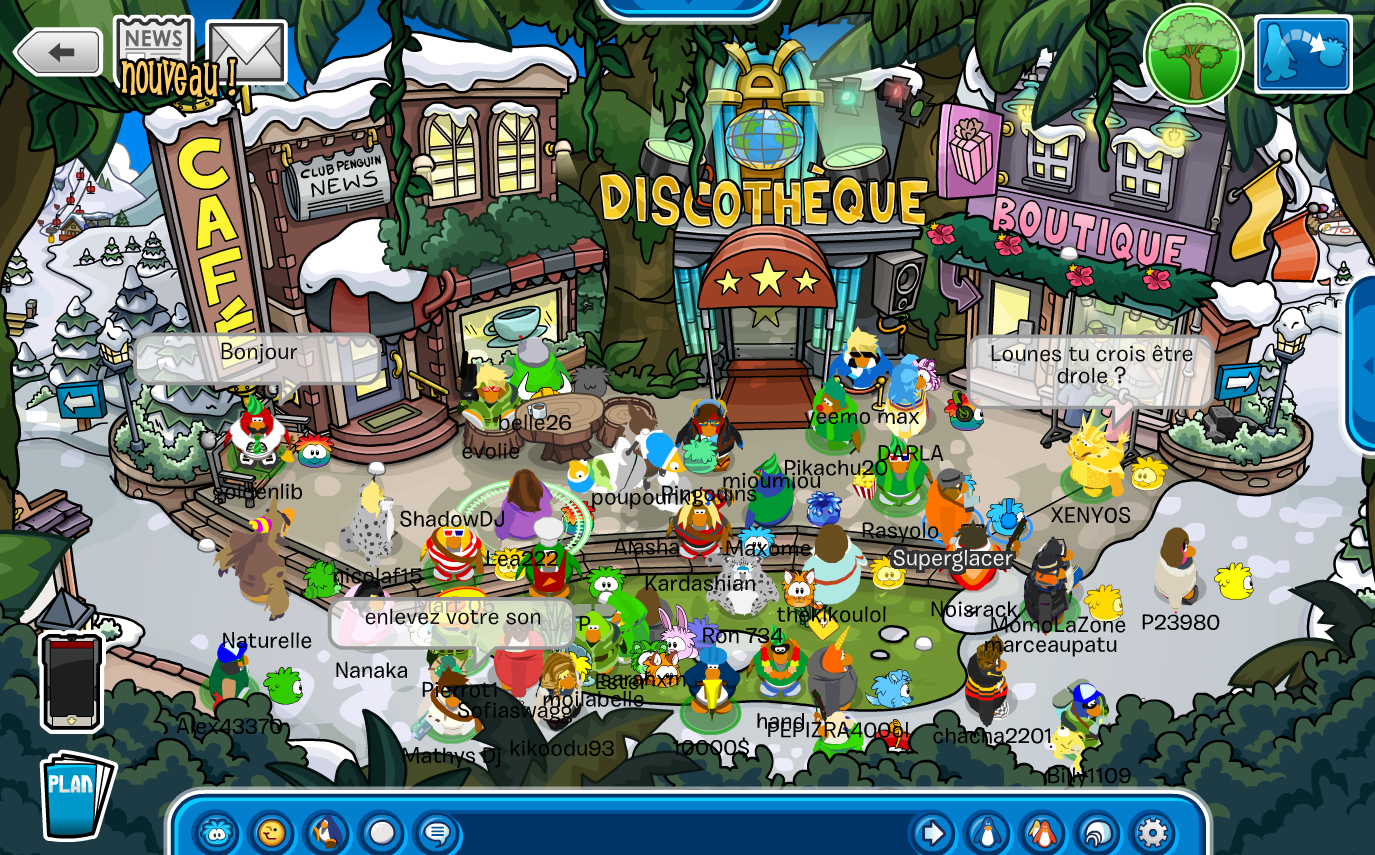Click the grey back arrow button
Screen dimensions: 1375x855
[x=58, y=52]
